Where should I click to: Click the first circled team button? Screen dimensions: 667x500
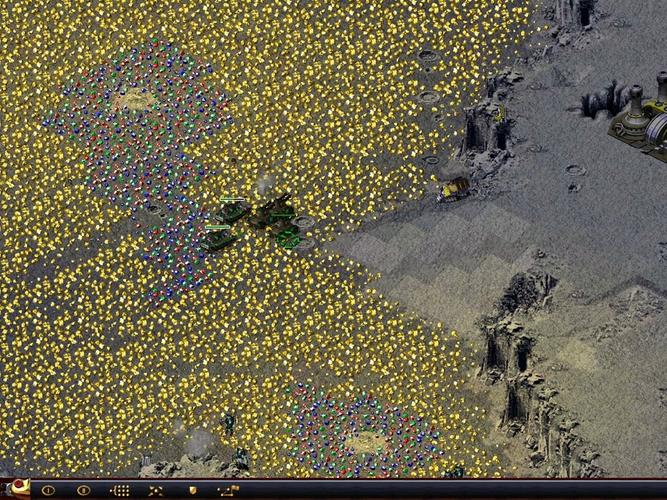click(x=48, y=490)
